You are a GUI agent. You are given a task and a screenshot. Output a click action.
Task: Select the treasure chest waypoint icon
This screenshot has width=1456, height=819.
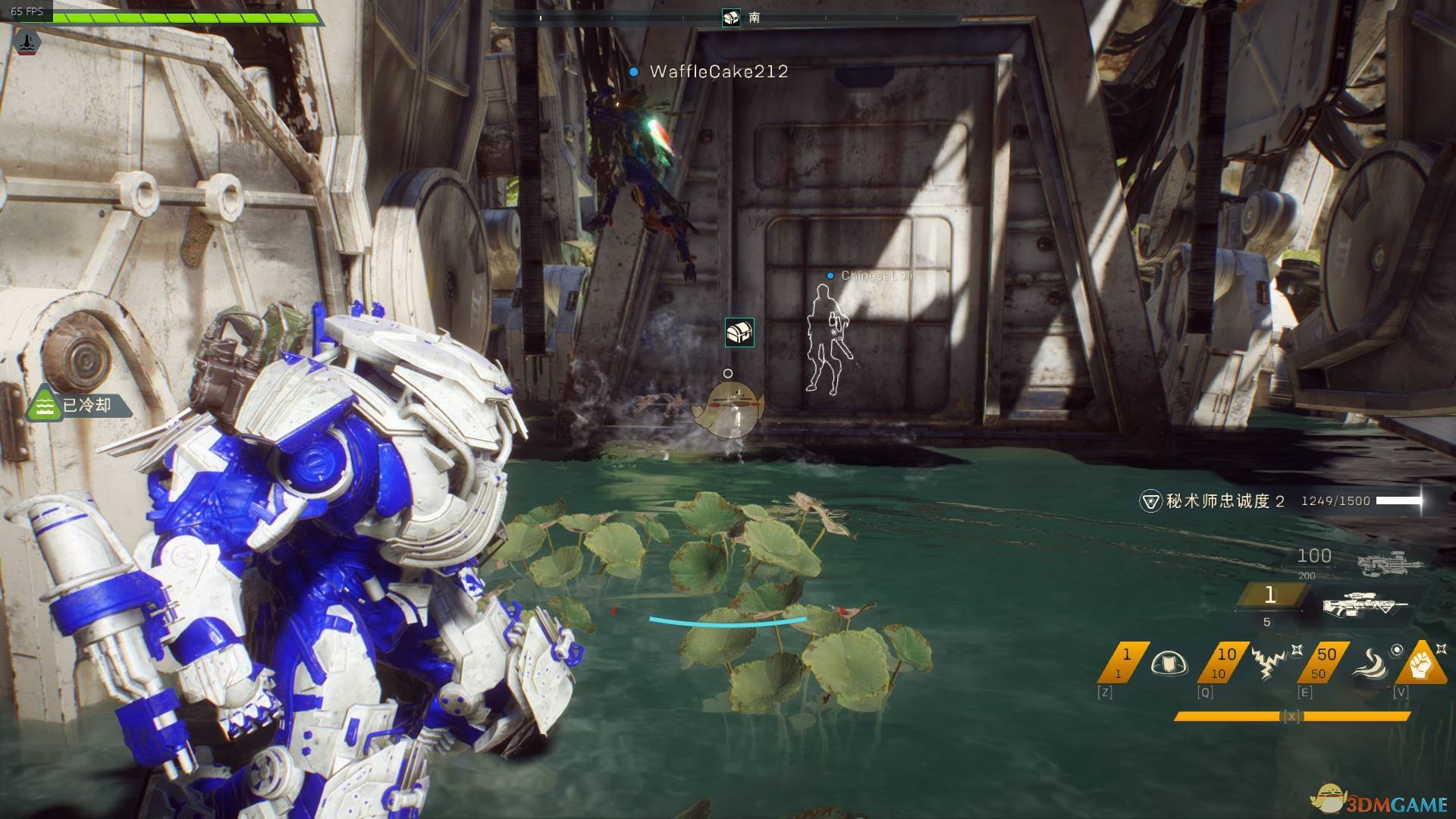click(739, 332)
